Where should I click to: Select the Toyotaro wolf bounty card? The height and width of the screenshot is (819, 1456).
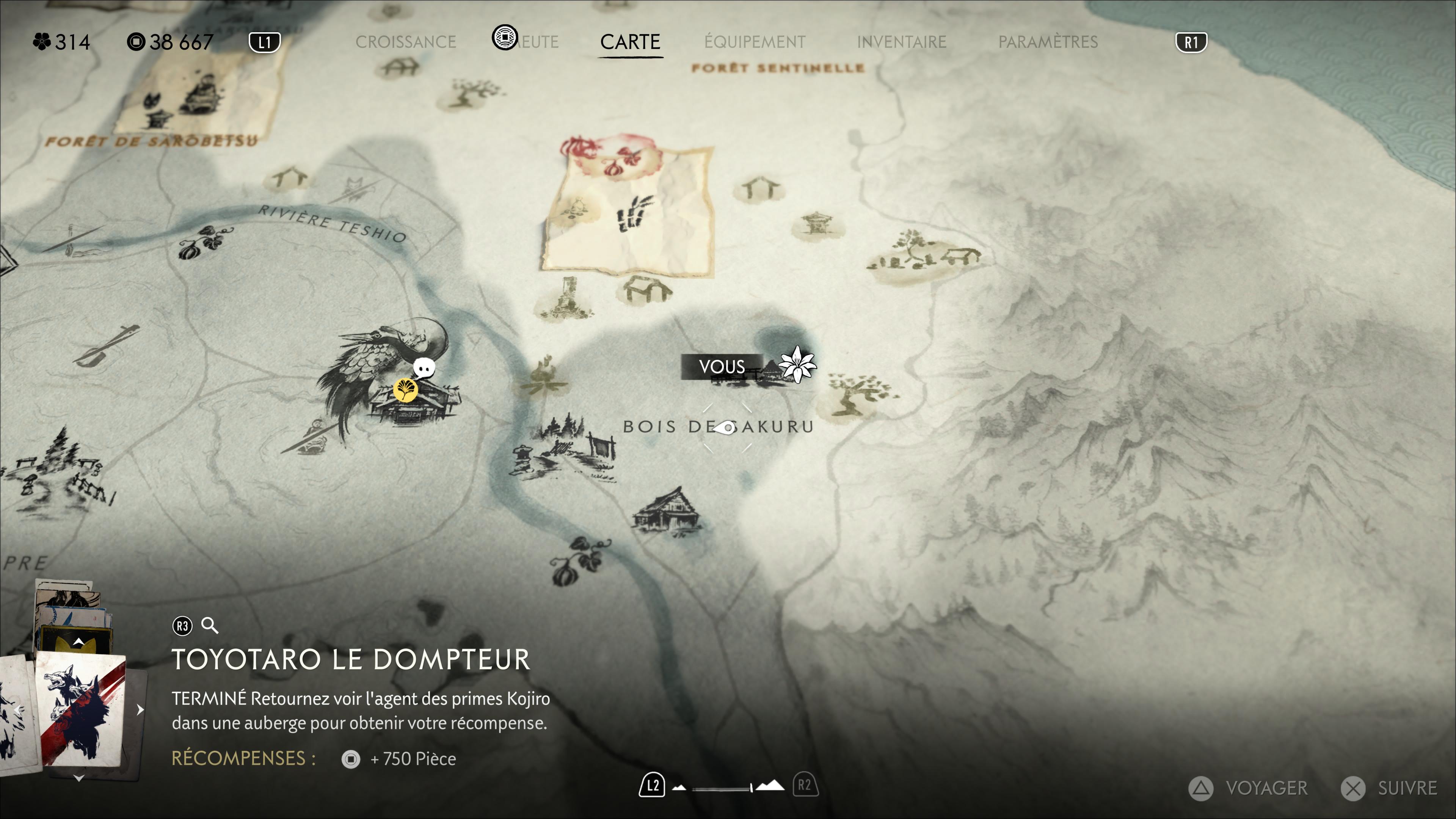[82, 710]
